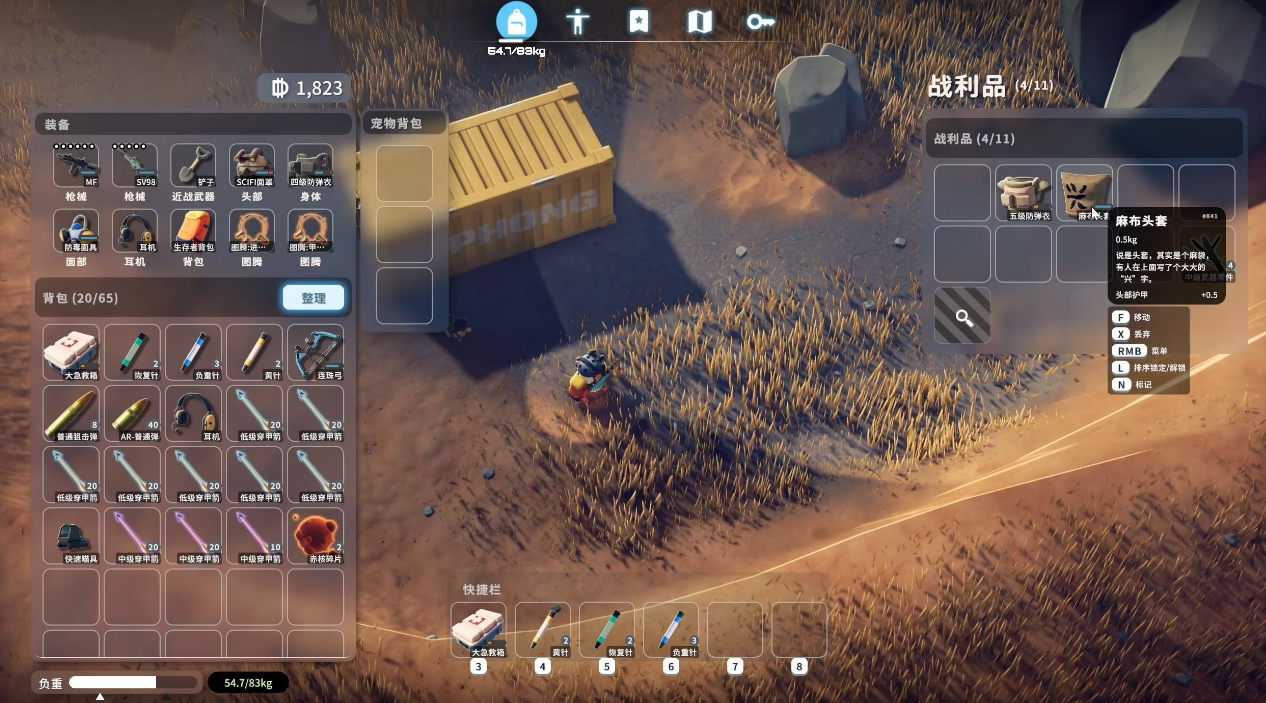
Task: Select the SV98 rifle equipment slot
Action: click(134, 166)
